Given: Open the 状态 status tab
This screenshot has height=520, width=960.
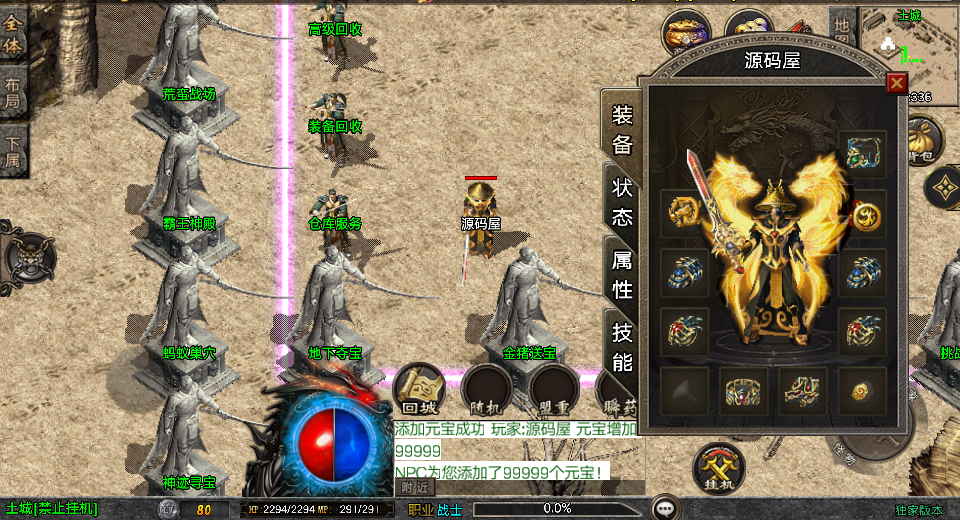Looking at the screenshot, I should 623,203.
